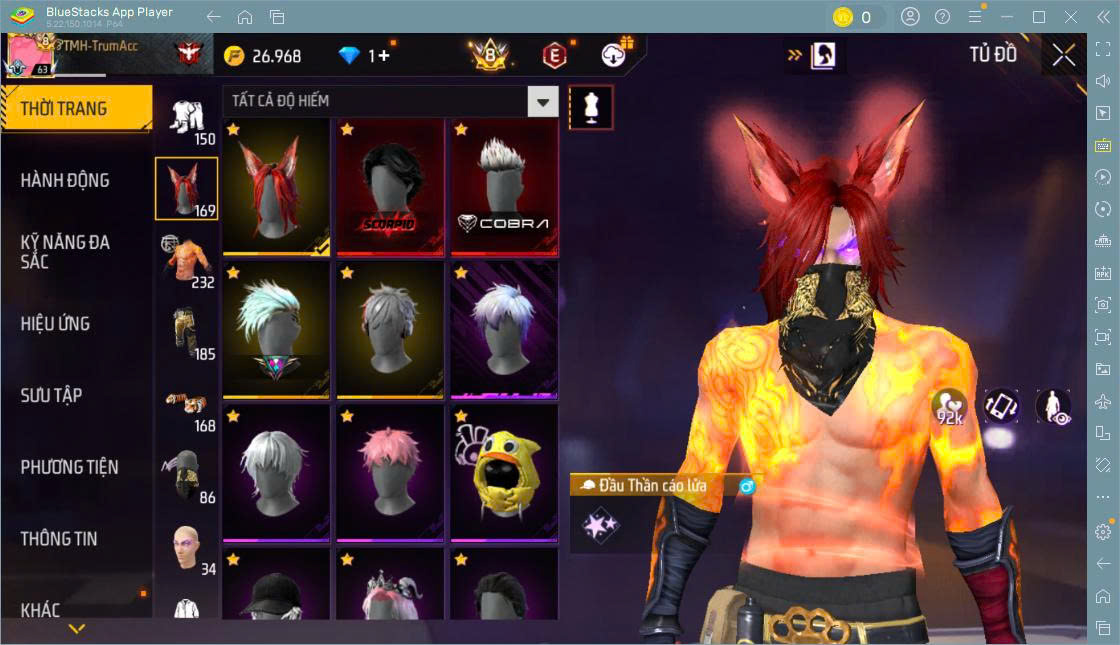Select the COBRA white spiky hair
This screenshot has height=645, width=1120.
[504, 188]
